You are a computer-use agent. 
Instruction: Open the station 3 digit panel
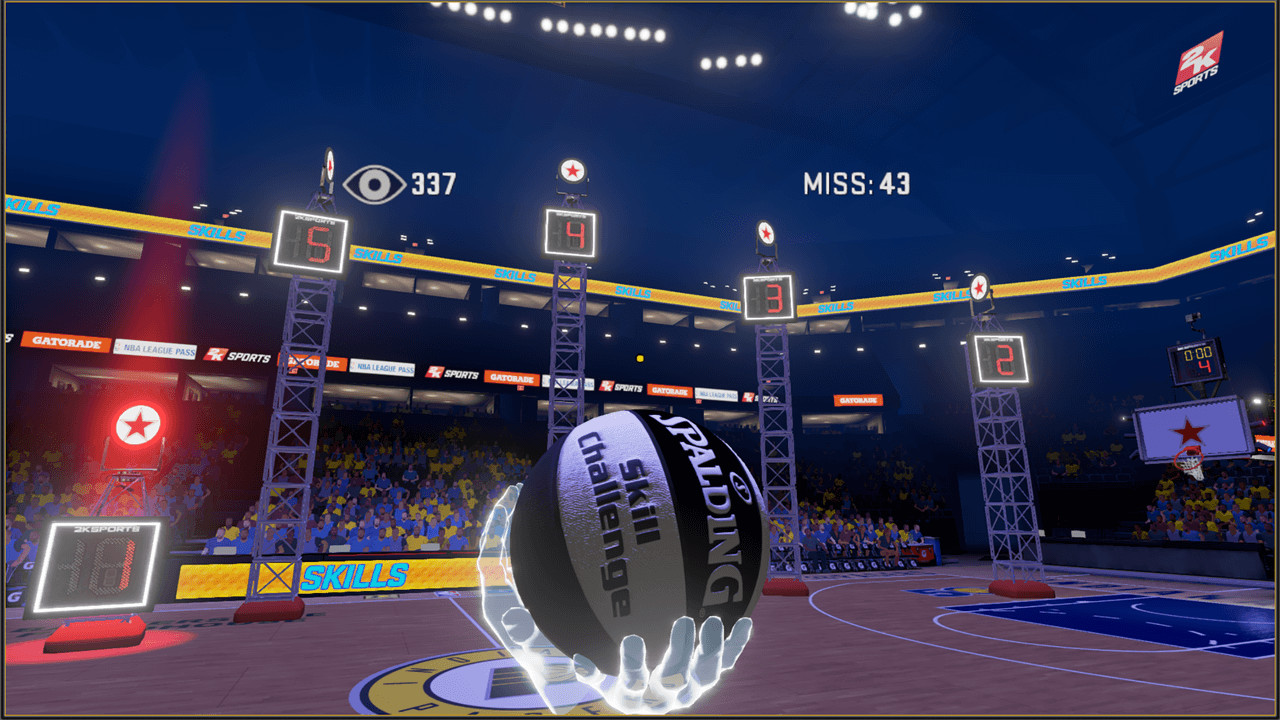tap(766, 297)
